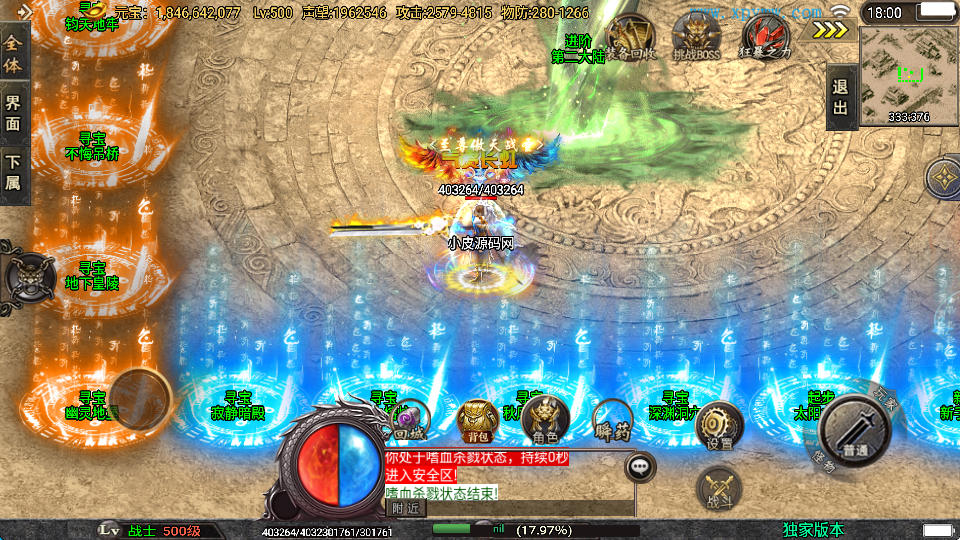Image resolution: width=960 pixels, height=540 pixels.
Task: Open the minimap
Action: click(x=909, y=74)
